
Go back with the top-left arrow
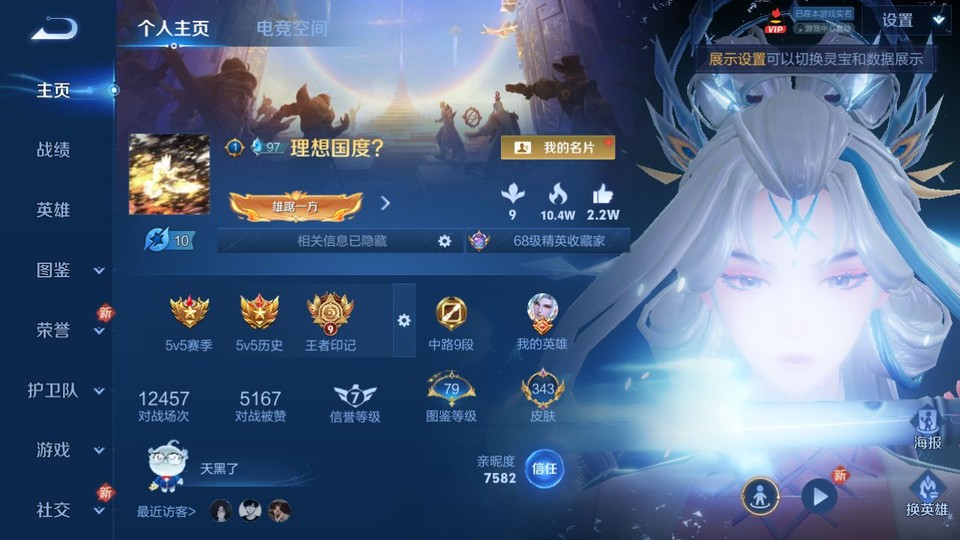pos(53,29)
